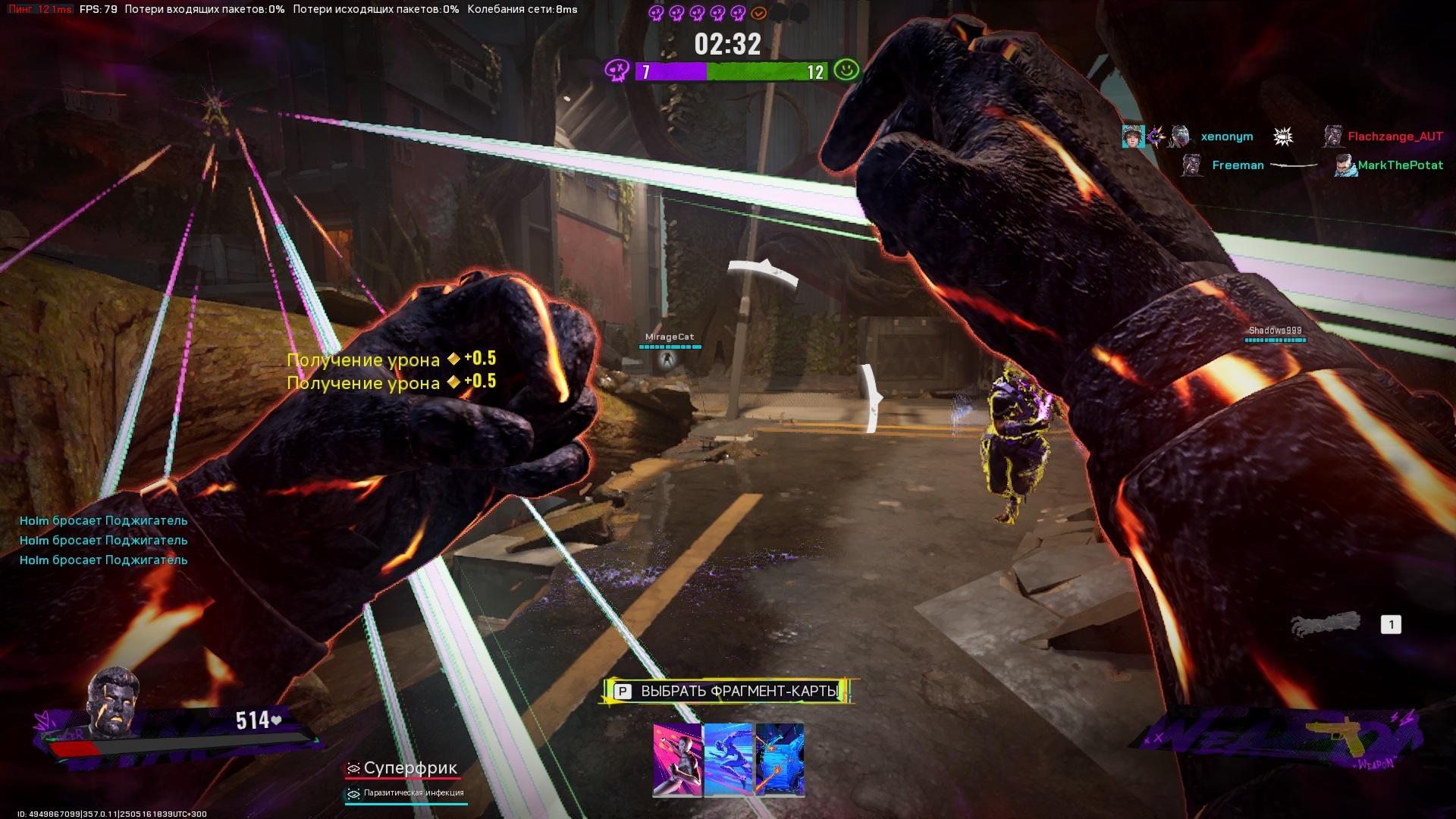Click the Freeman kill feed entry
The image size is (1456, 819).
1238,165
